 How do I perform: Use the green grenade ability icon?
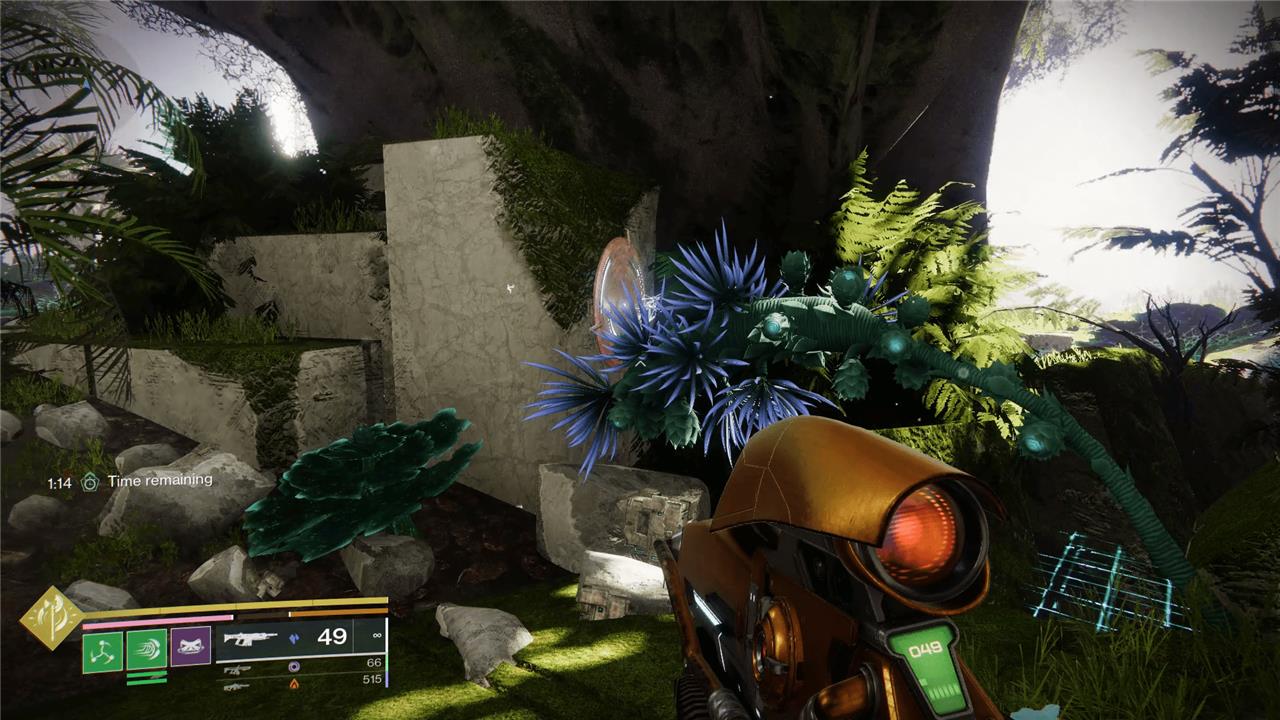pos(102,651)
